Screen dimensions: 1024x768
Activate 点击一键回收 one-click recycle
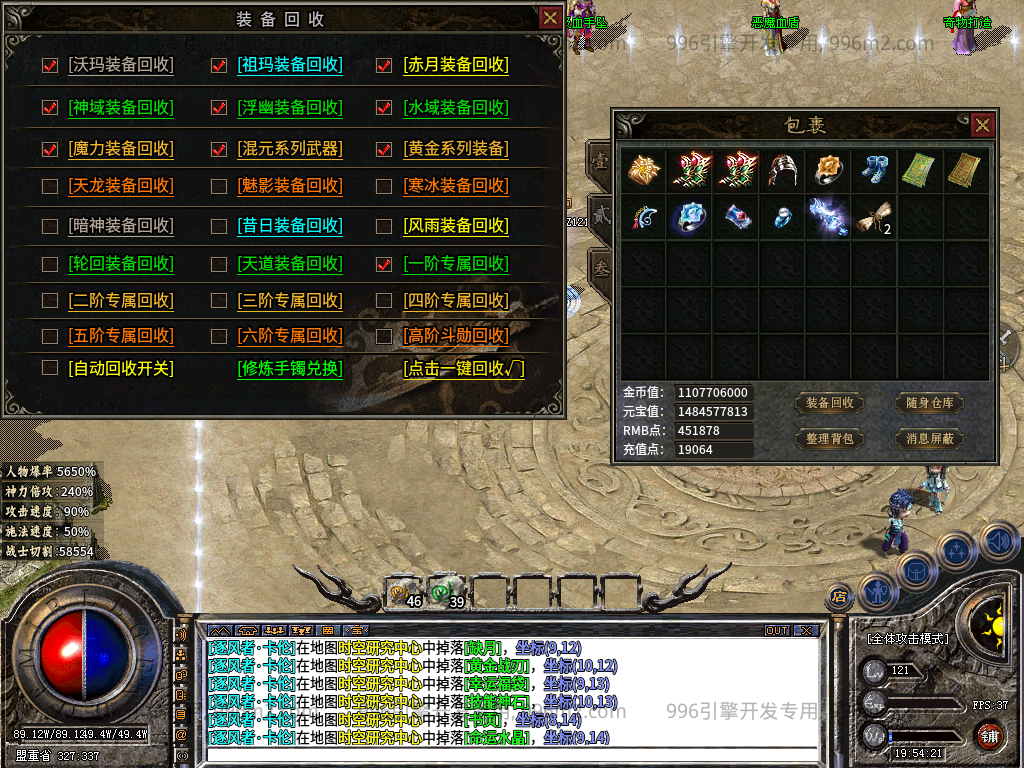[464, 368]
